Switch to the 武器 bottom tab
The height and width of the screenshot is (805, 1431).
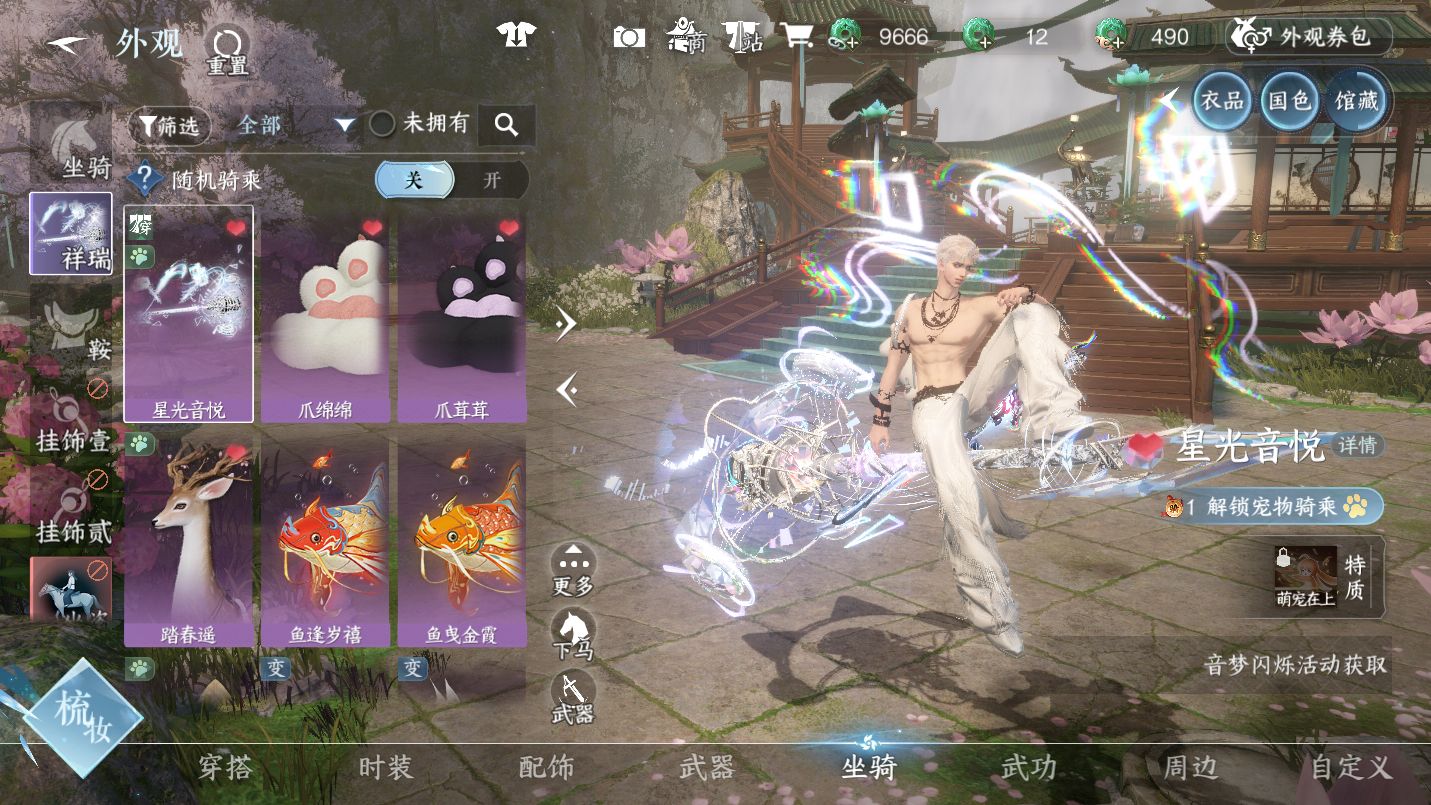pos(707,768)
